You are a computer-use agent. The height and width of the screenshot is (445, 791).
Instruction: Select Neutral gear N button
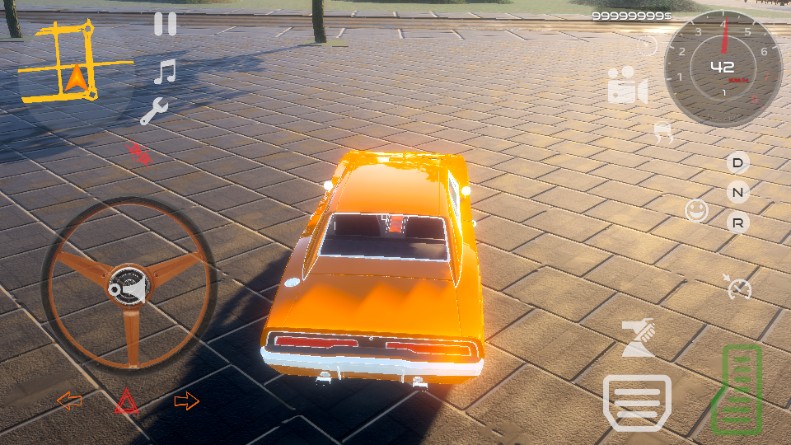coord(738,192)
